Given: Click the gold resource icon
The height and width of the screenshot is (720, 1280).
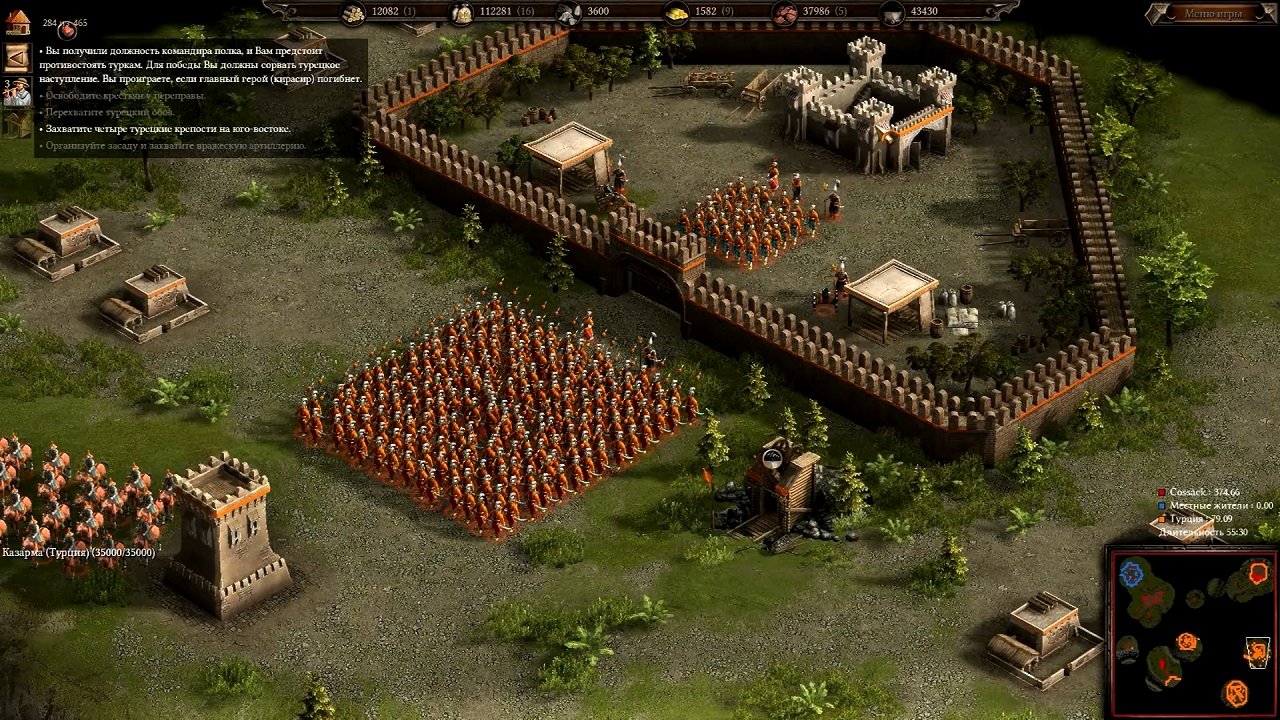Looking at the screenshot, I should click(x=674, y=12).
